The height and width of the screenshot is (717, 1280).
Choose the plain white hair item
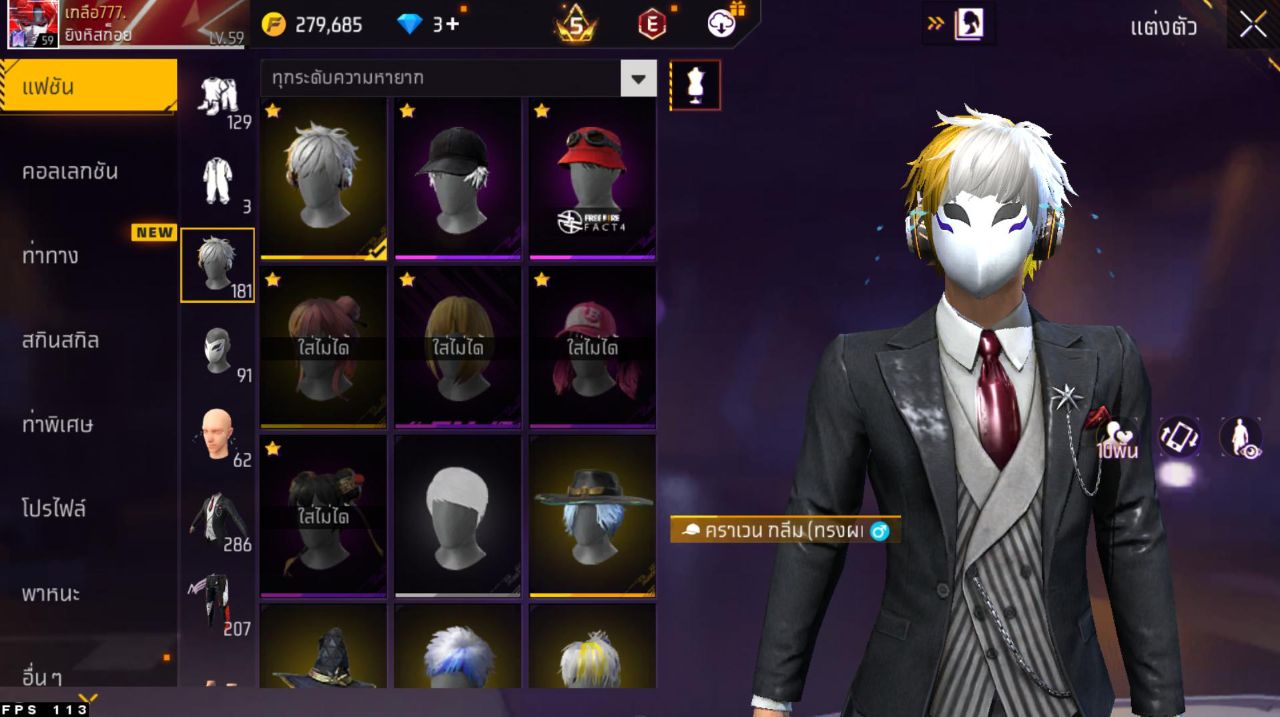(457, 515)
